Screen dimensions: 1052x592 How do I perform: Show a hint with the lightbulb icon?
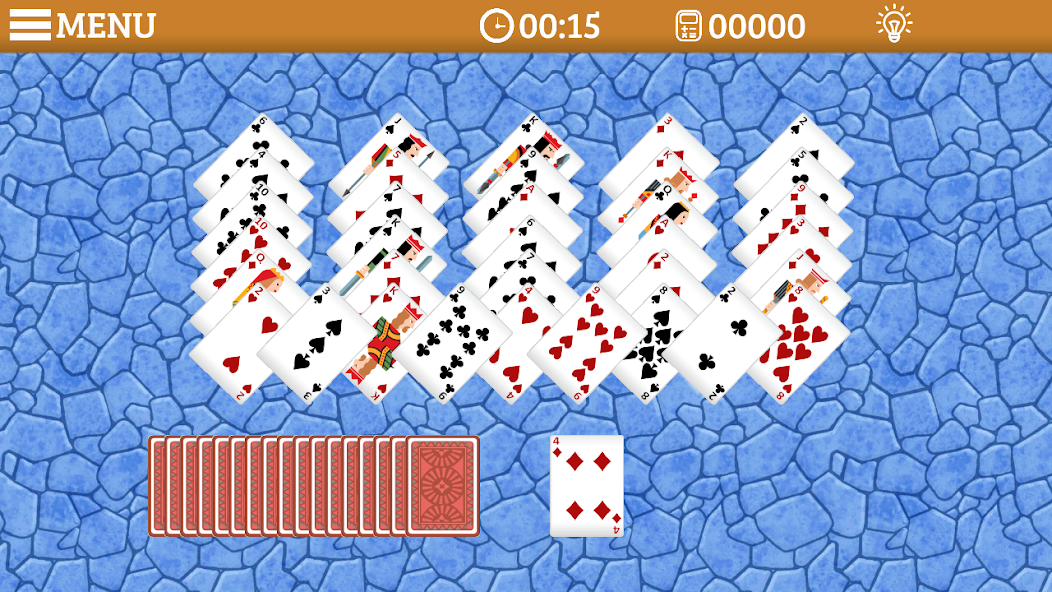click(x=893, y=24)
